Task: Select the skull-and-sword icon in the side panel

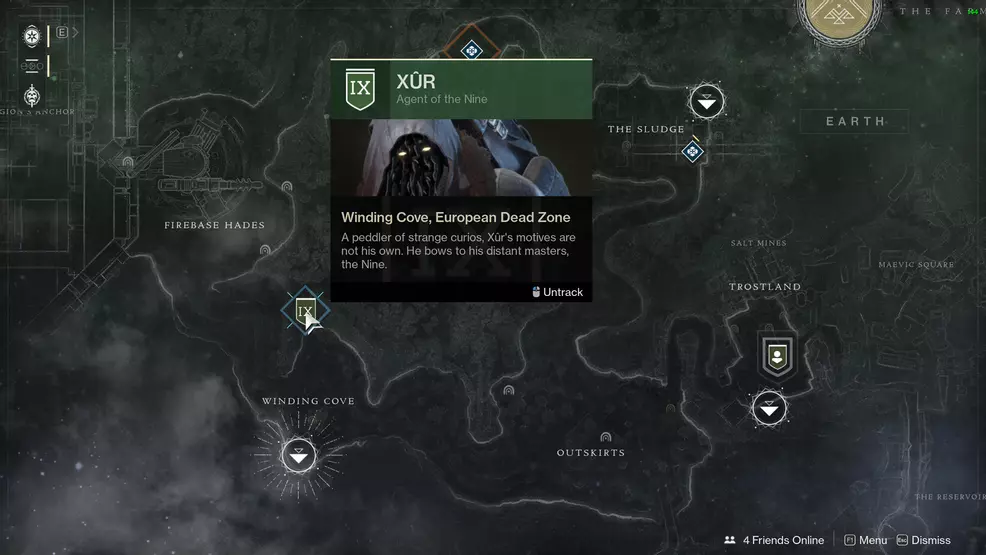Action: pos(32,96)
